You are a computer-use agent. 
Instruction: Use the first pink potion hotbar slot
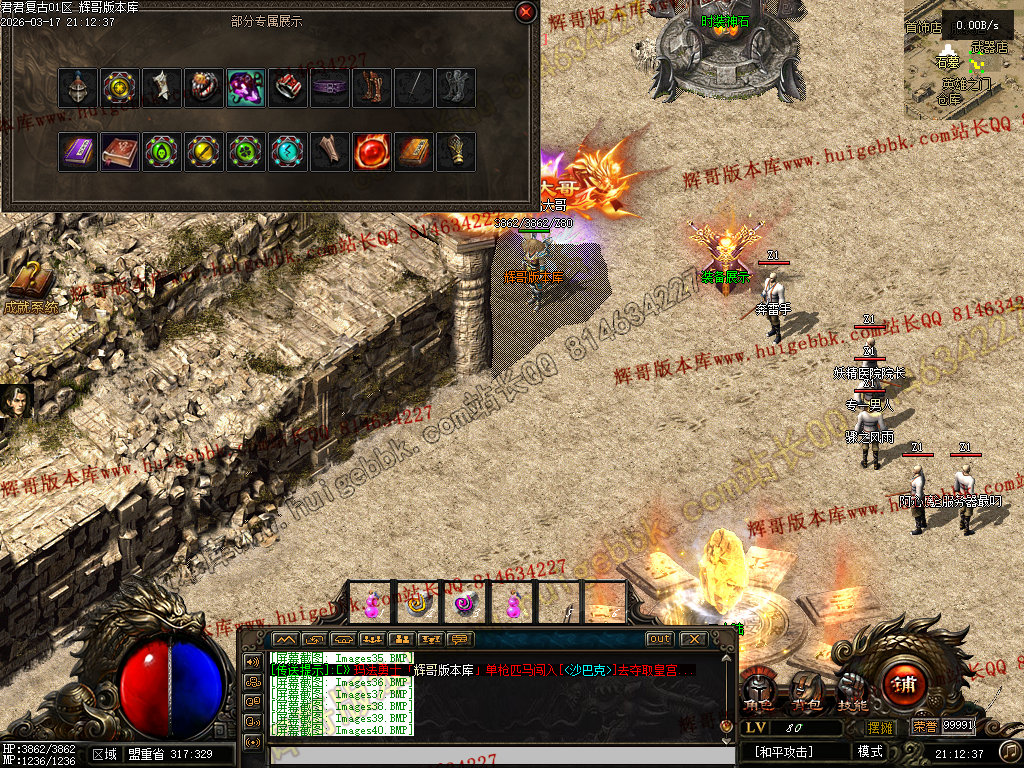(x=371, y=603)
